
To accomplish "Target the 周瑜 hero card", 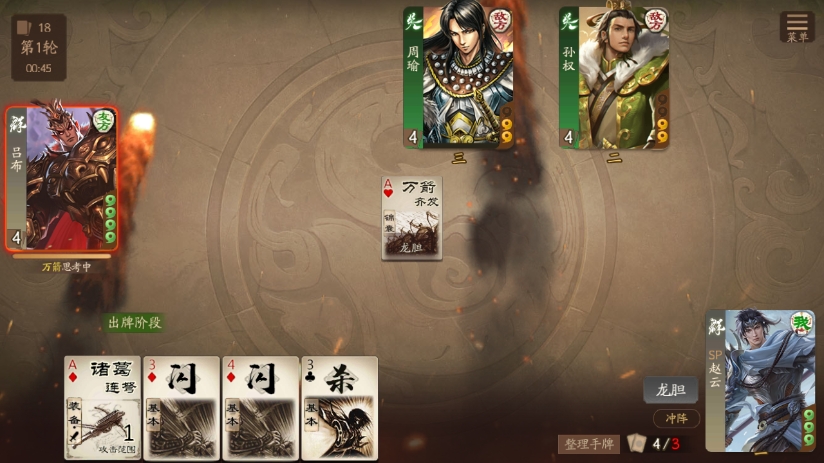I will tap(458, 78).
